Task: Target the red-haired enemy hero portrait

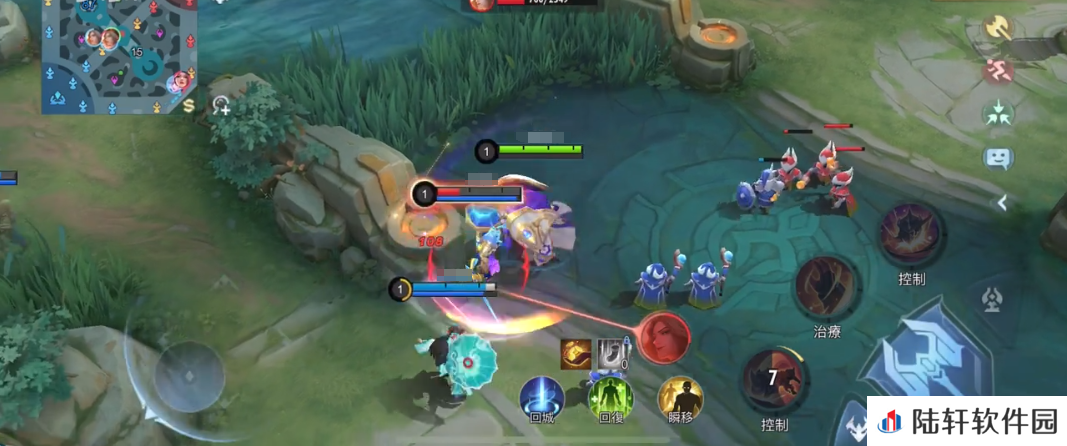Action: point(664,337)
